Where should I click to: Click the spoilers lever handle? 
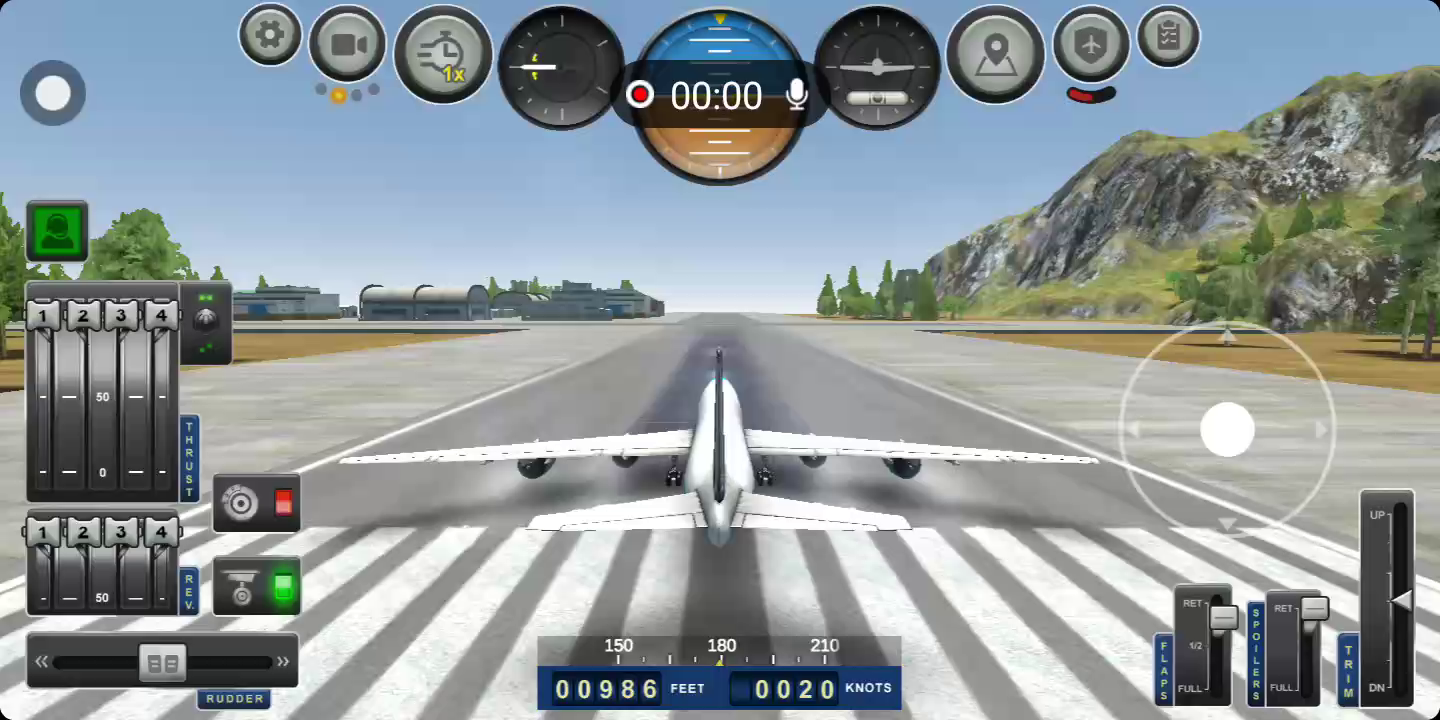tap(1314, 608)
